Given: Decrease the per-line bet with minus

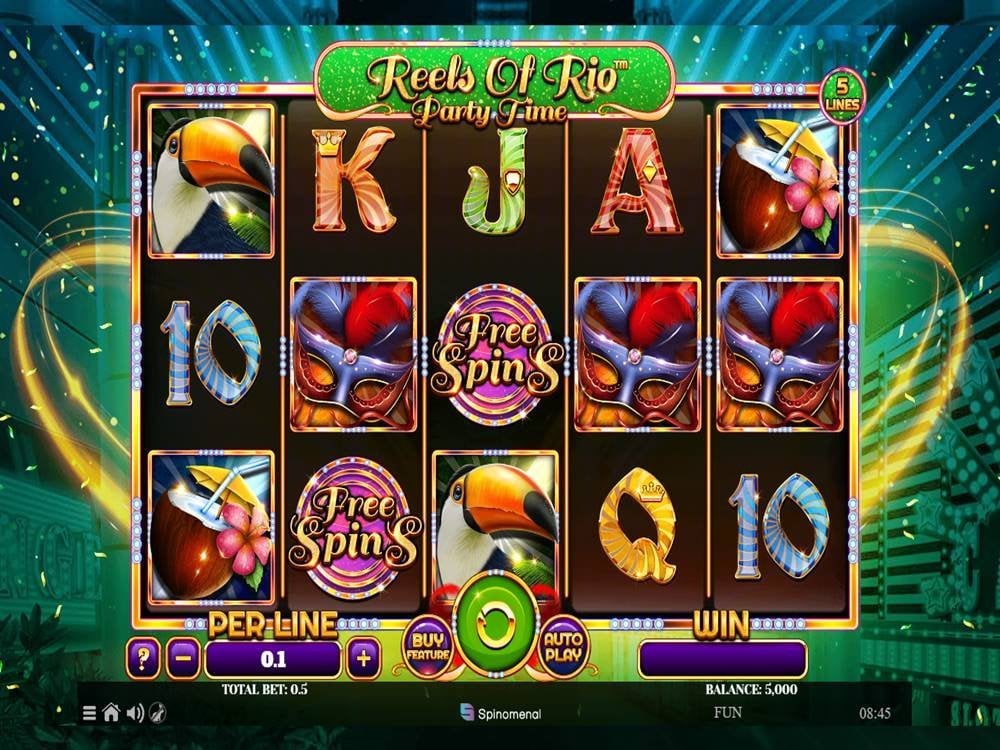Looking at the screenshot, I should pos(183,659).
